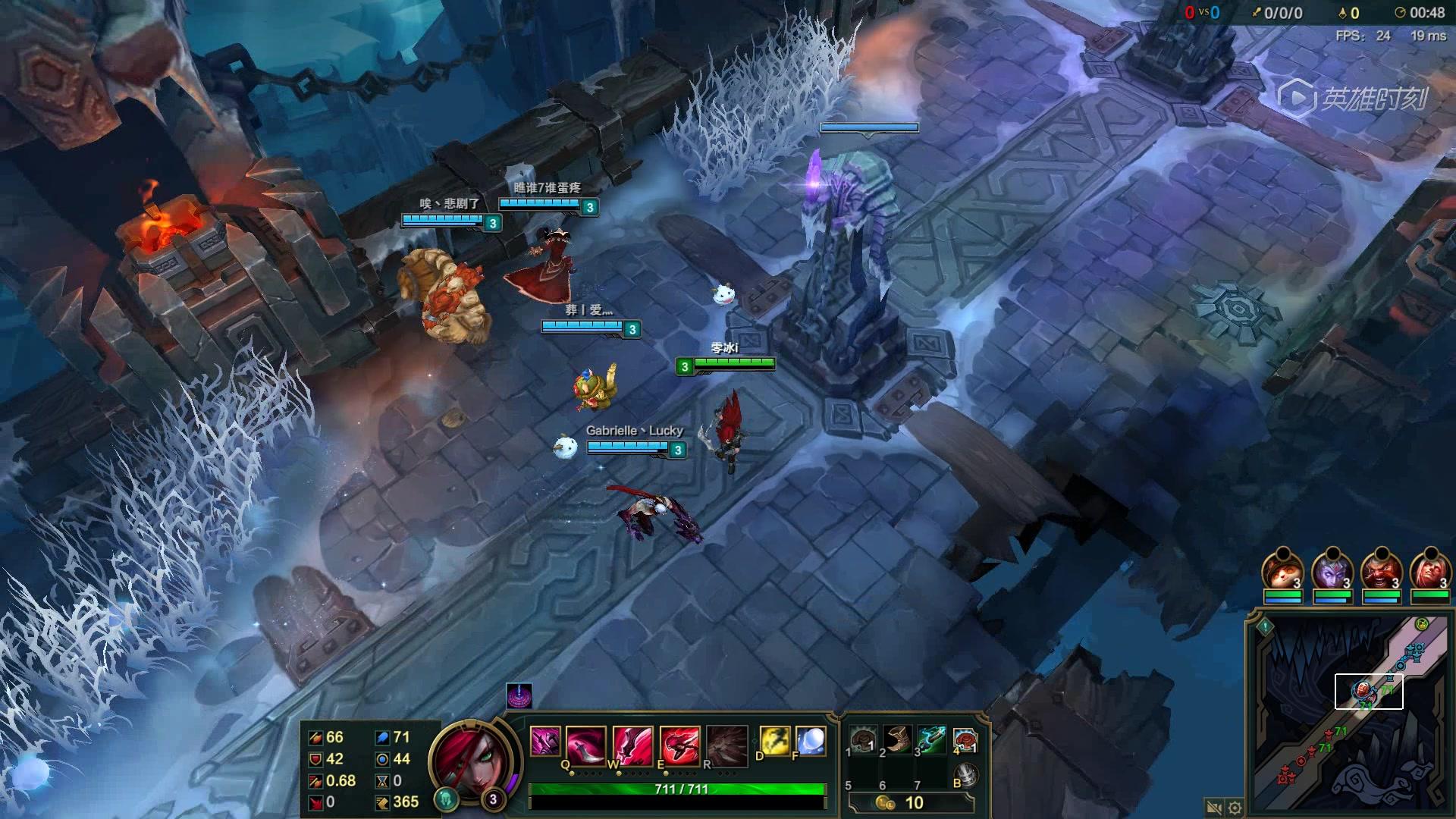This screenshot has height=819, width=1456.
Task: Open the gear settings button beside minimap
Action: pos(1235,808)
